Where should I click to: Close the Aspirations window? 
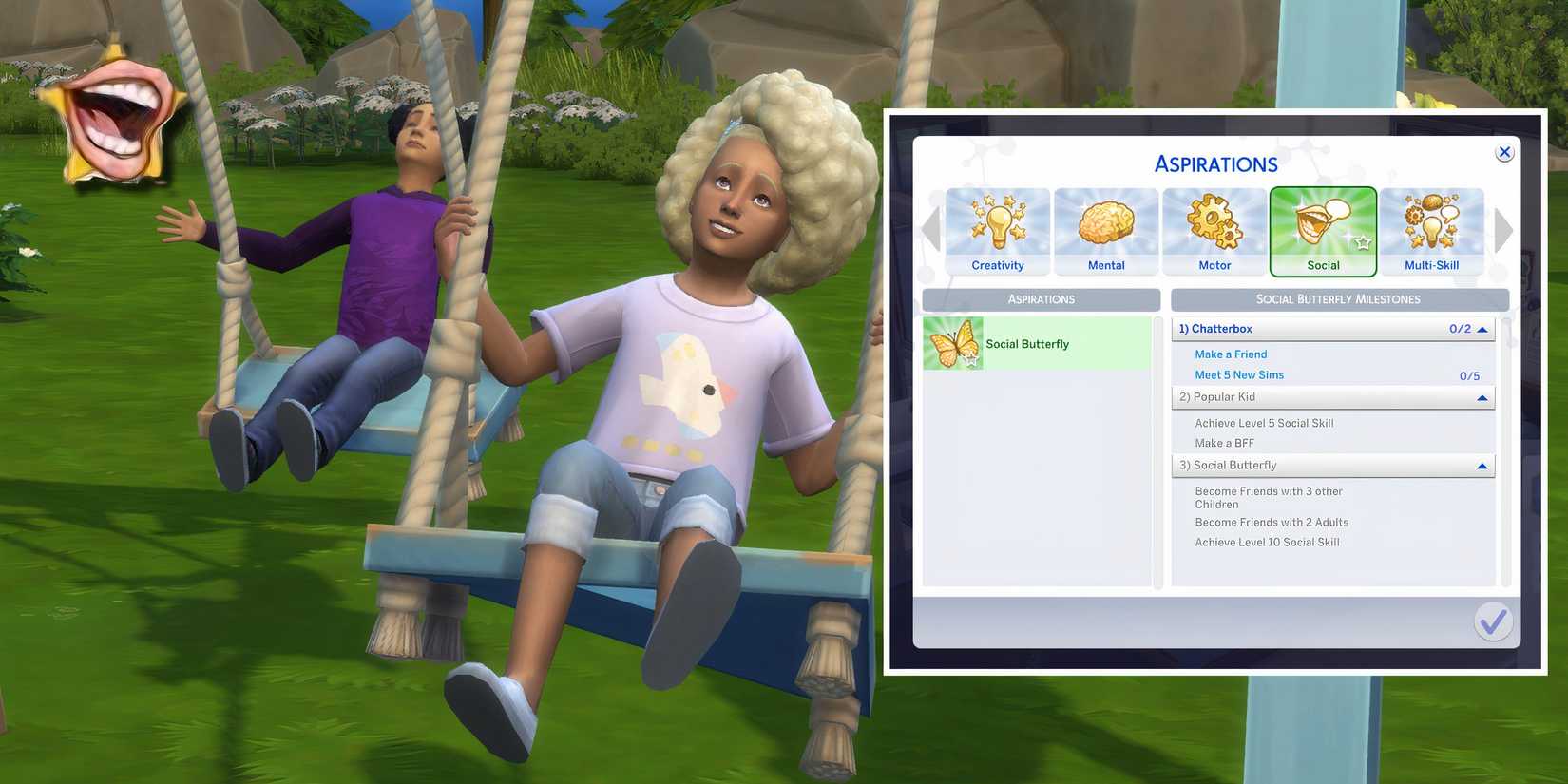point(1504,151)
